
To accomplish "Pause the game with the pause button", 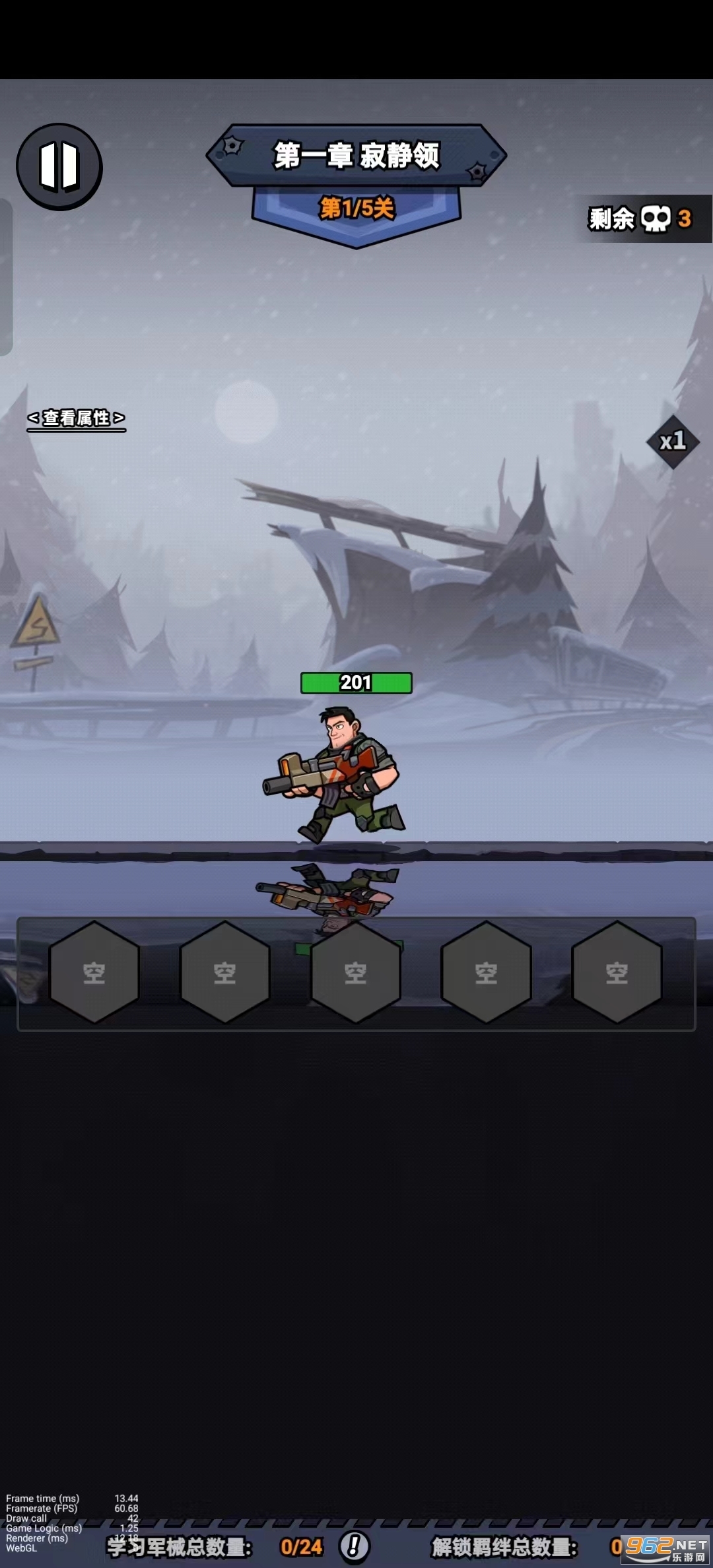I will click(x=59, y=166).
